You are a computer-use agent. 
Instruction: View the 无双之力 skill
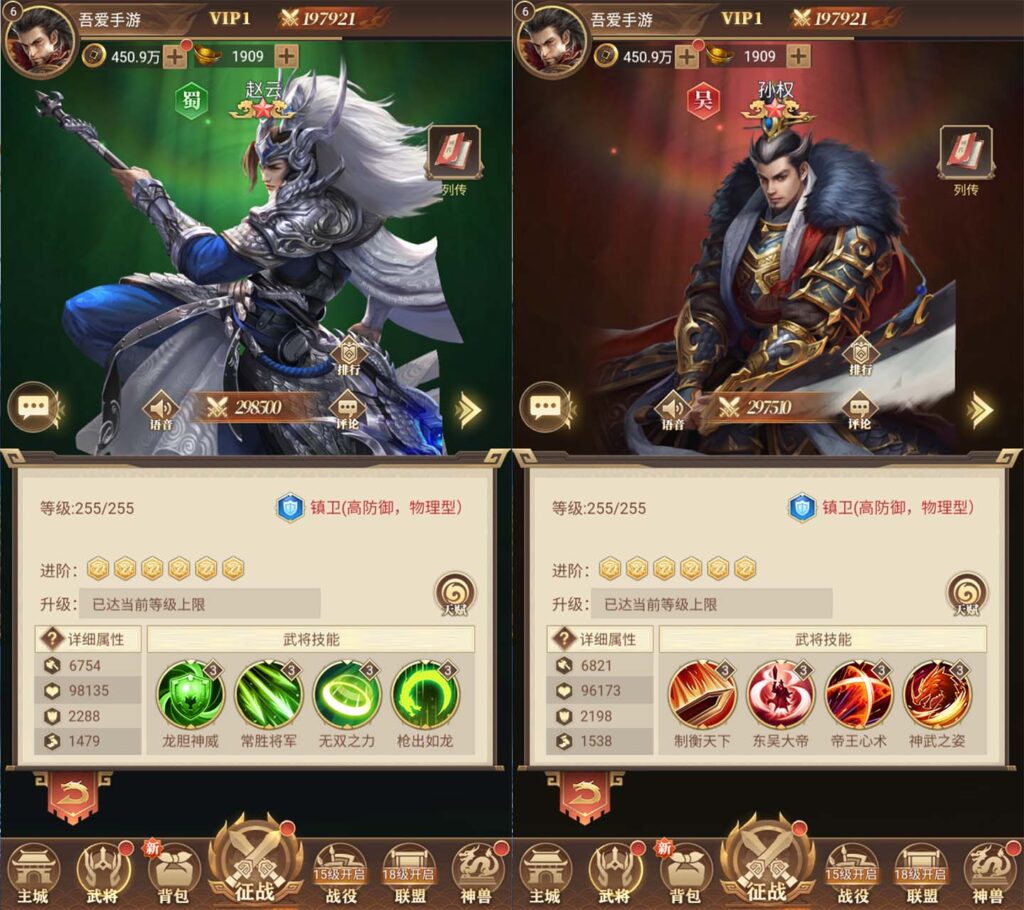click(x=347, y=694)
